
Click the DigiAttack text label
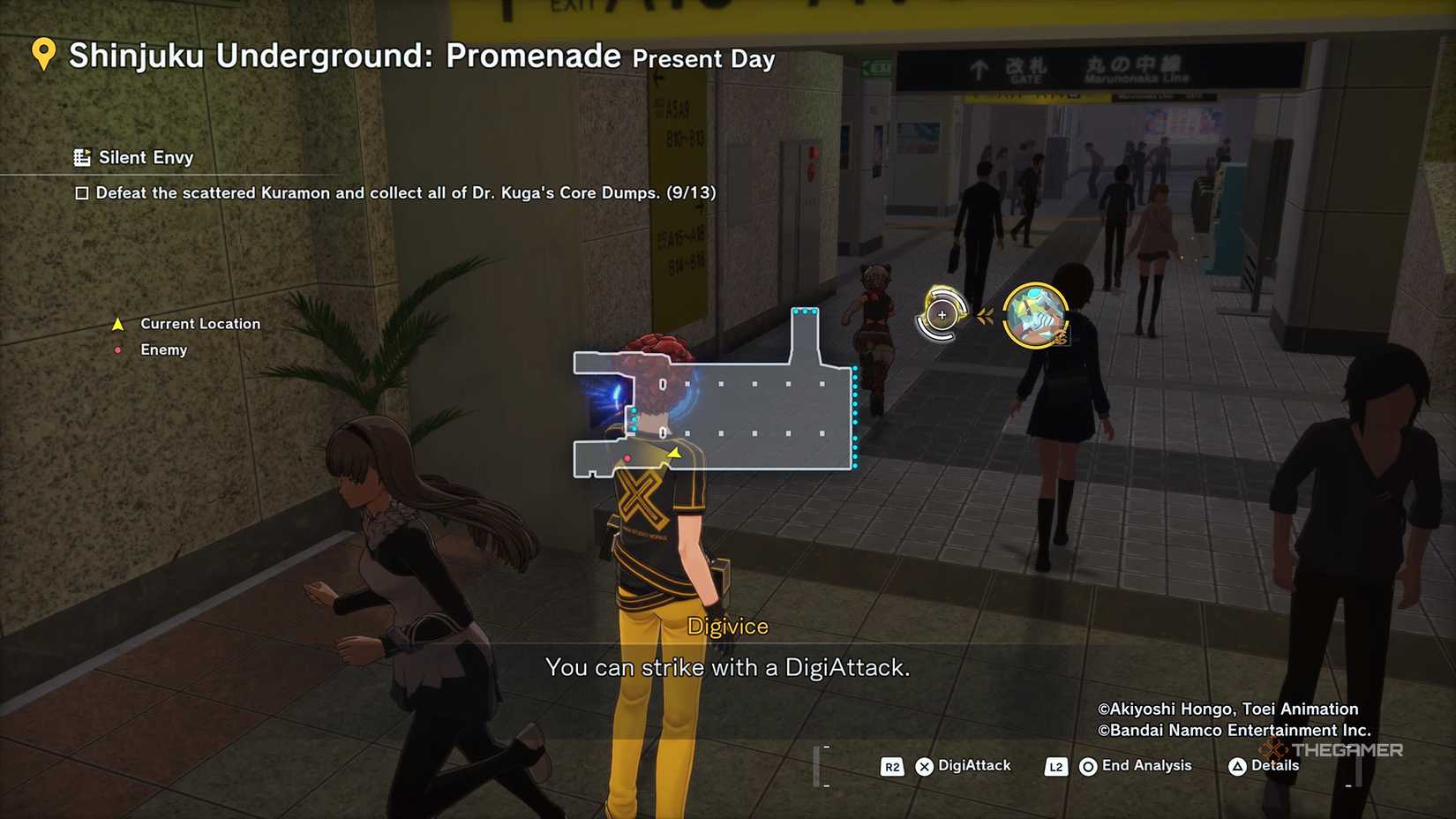pos(975,766)
